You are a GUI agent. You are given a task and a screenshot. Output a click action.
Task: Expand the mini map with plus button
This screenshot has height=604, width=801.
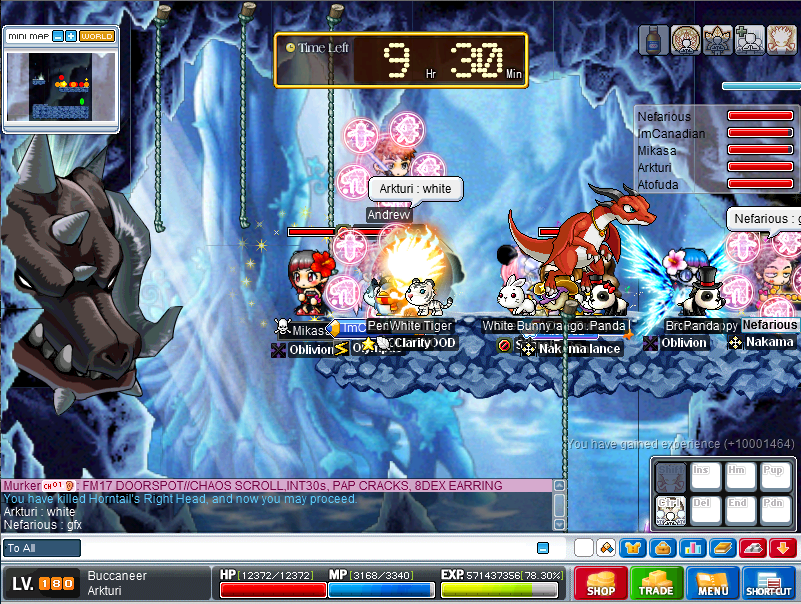tap(70, 36)
